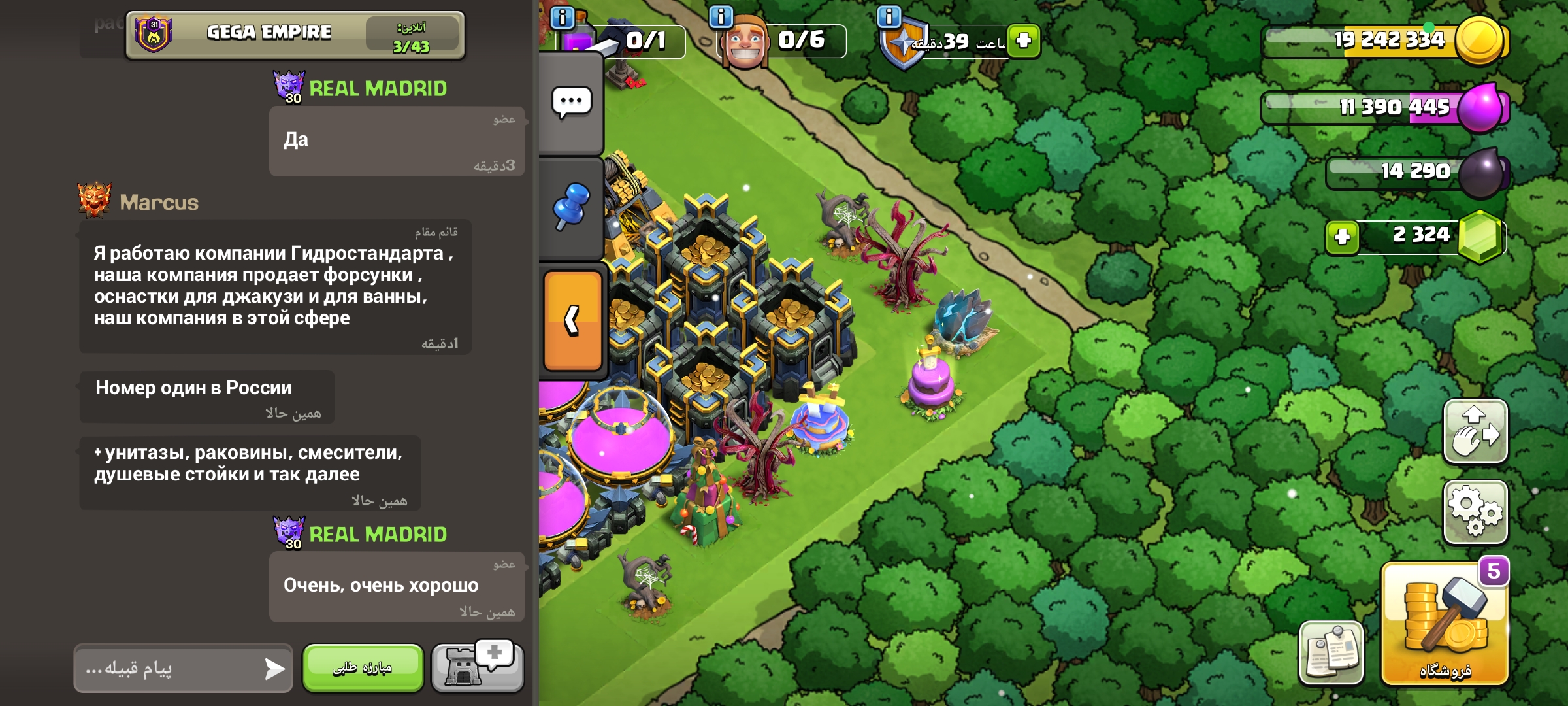Open the layout editor hand button
1568x706 pixels.
point(1475,432)
